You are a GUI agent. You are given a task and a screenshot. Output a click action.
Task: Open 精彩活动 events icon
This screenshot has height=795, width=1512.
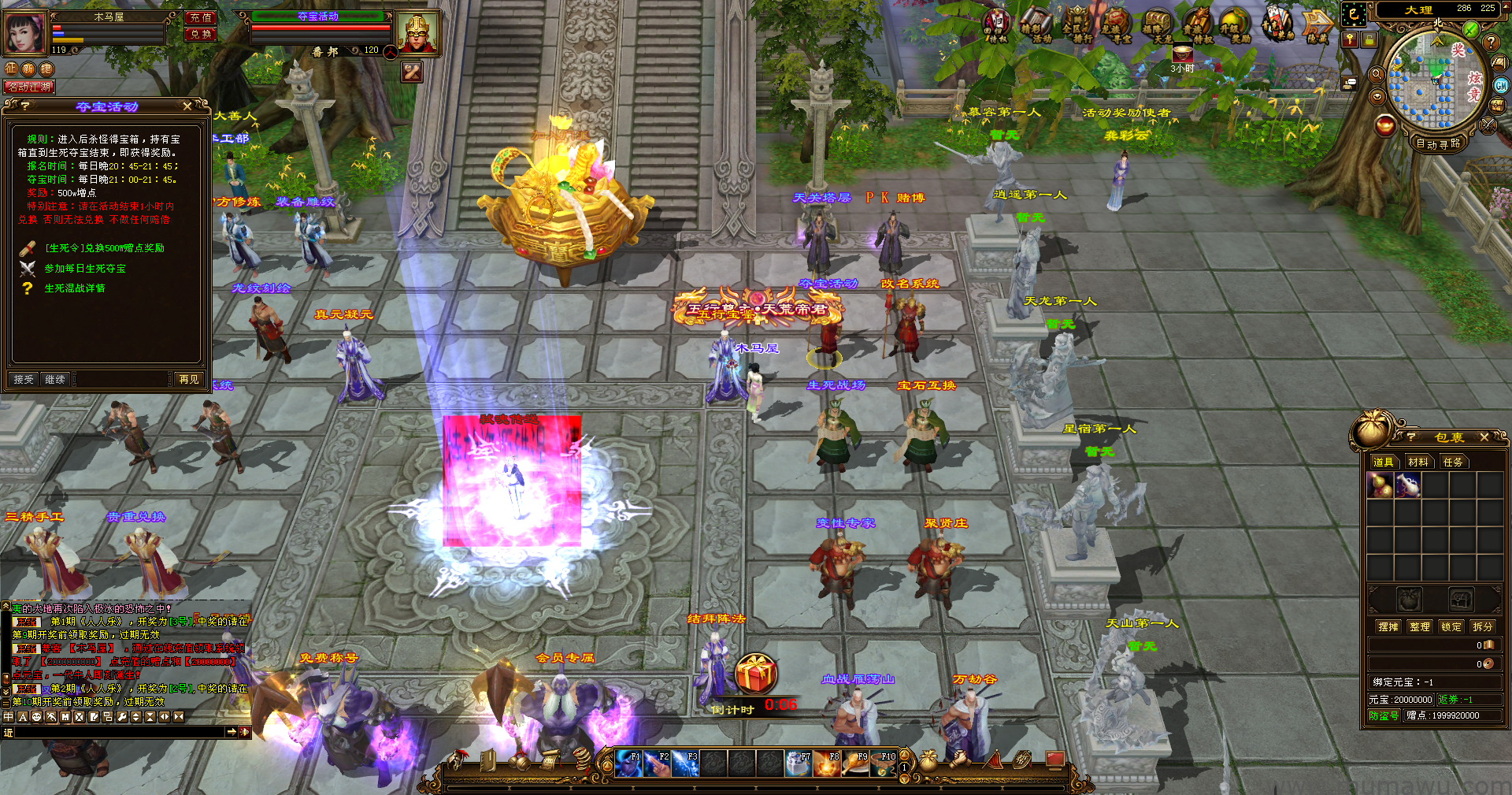point(1036,25)
